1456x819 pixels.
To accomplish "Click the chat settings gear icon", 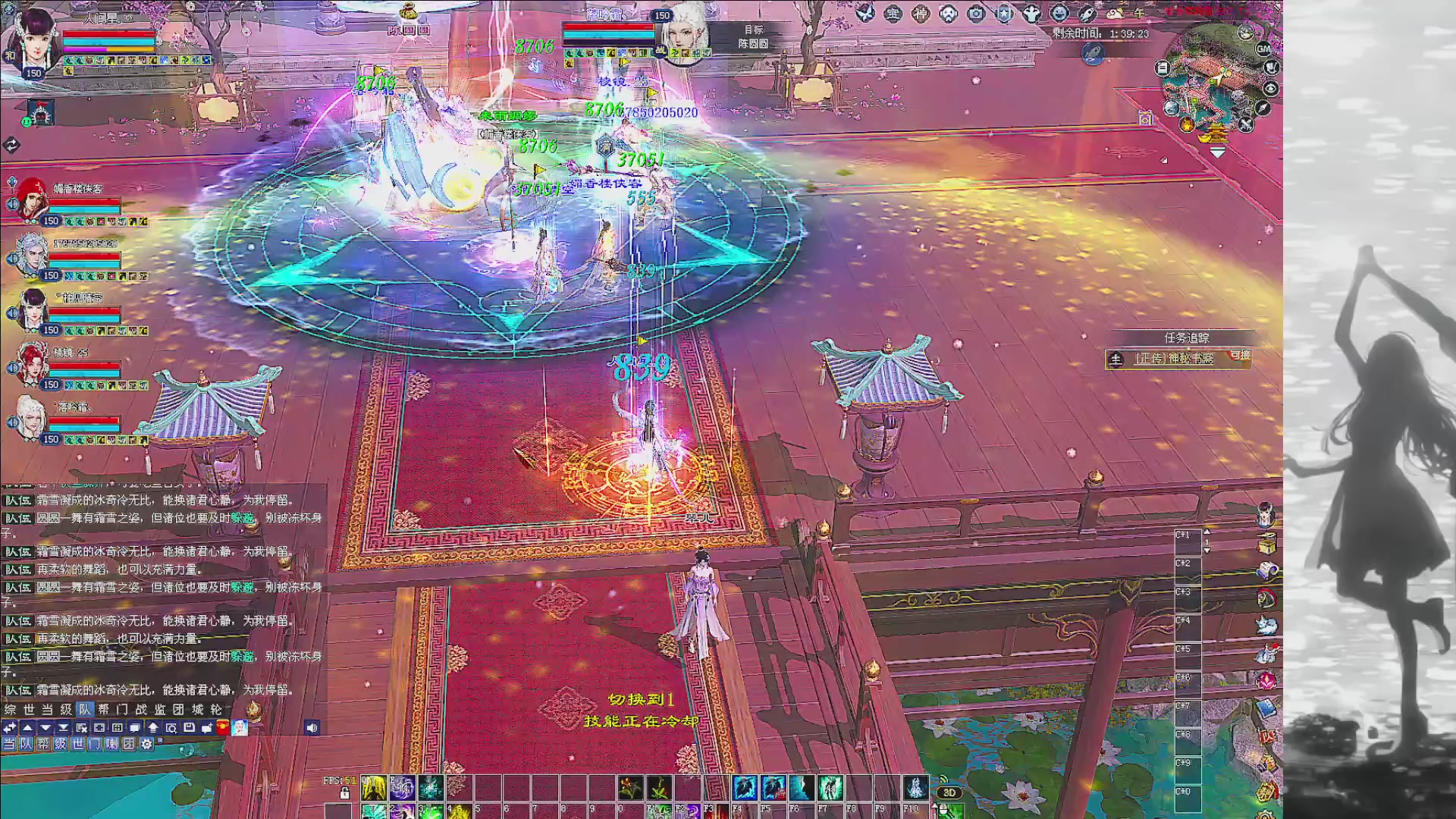I will pos(147,744).
